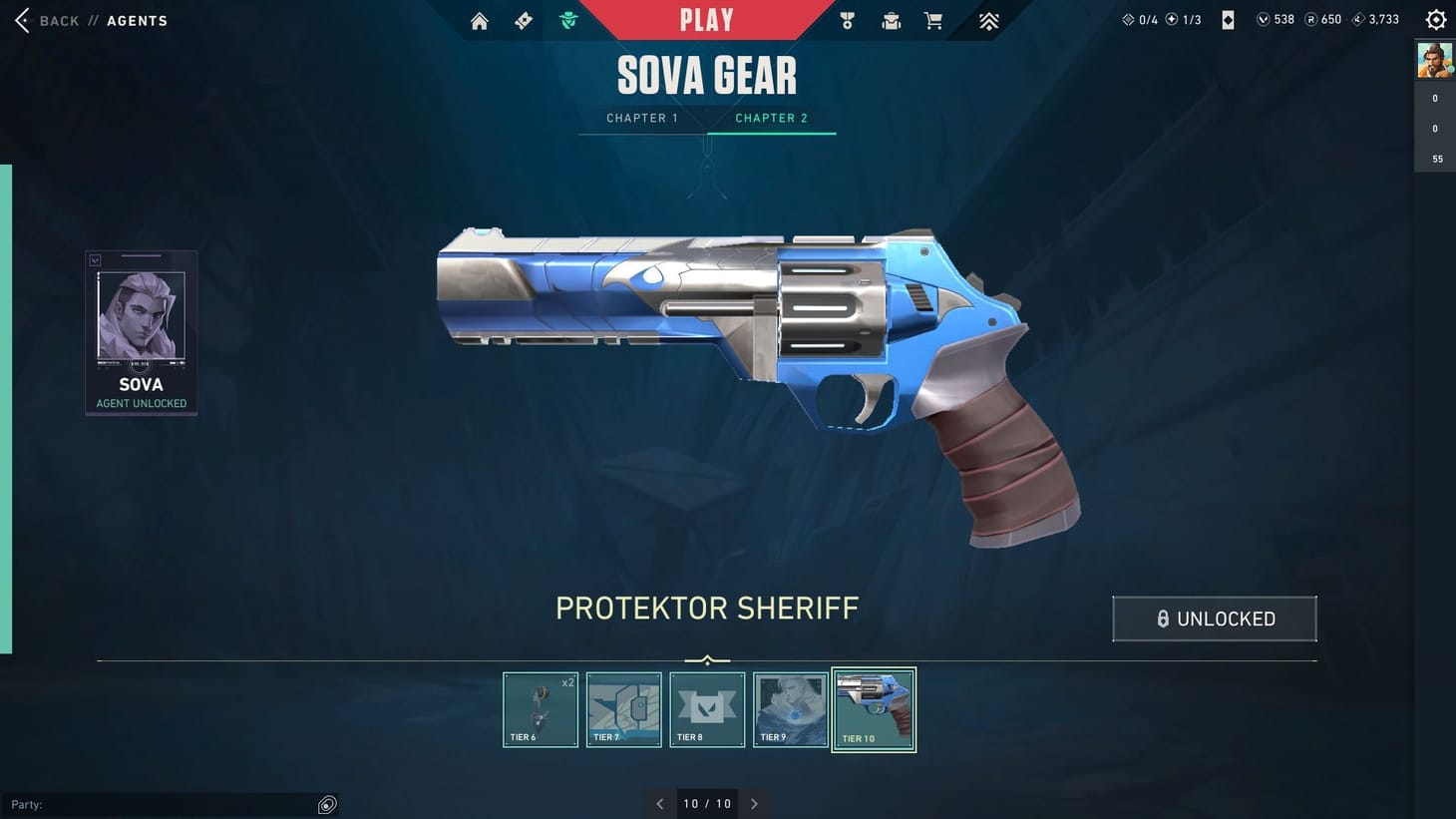Click the Premier chevrons icon
The height and width of the screenshot is (819, 1456).
click(x=987, y=20)
